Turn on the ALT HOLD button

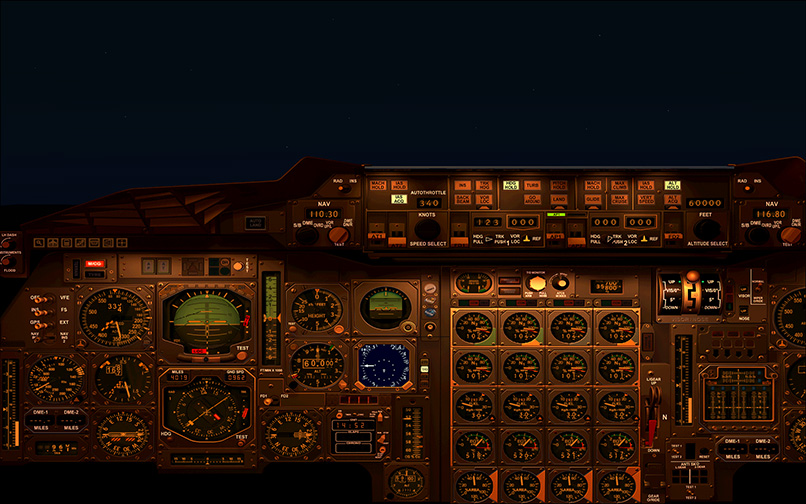(673, 185)
